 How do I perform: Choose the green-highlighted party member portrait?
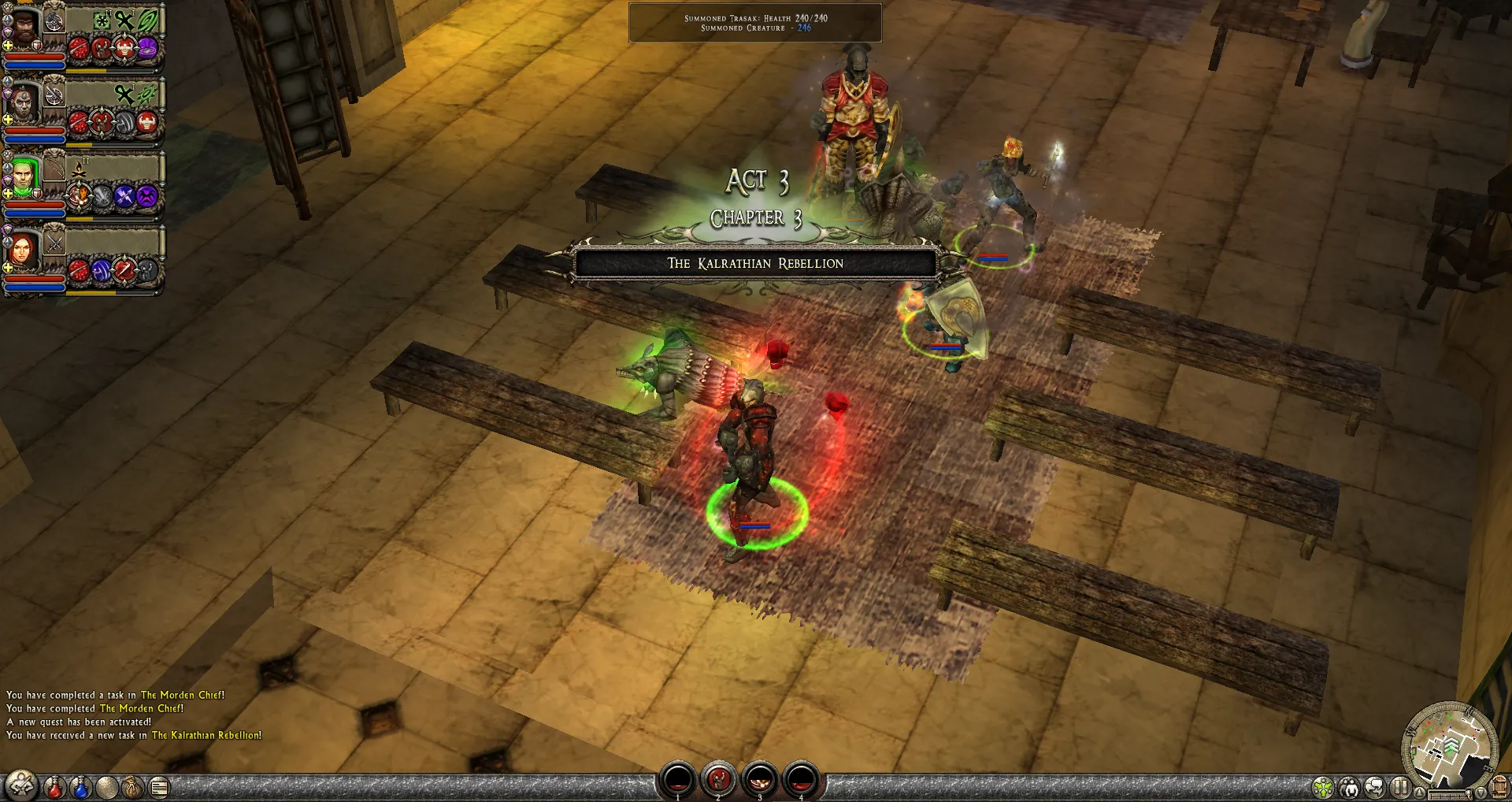click(x=24, y=176)
